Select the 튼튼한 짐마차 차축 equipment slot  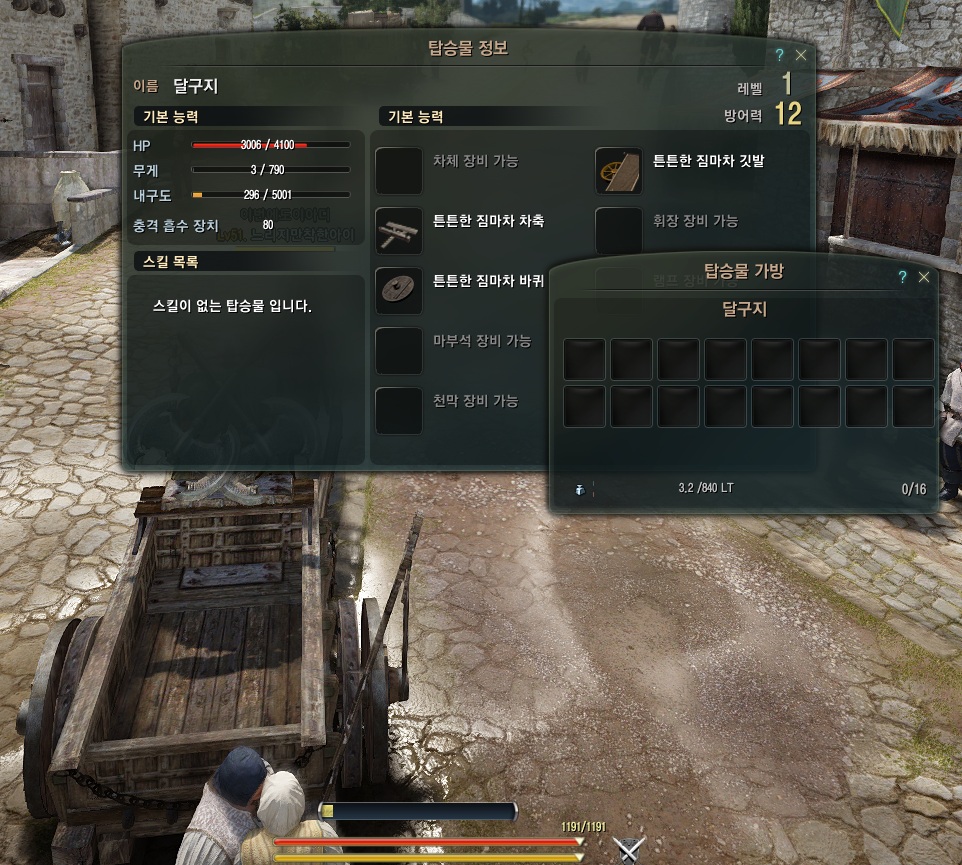click(398, 231)
